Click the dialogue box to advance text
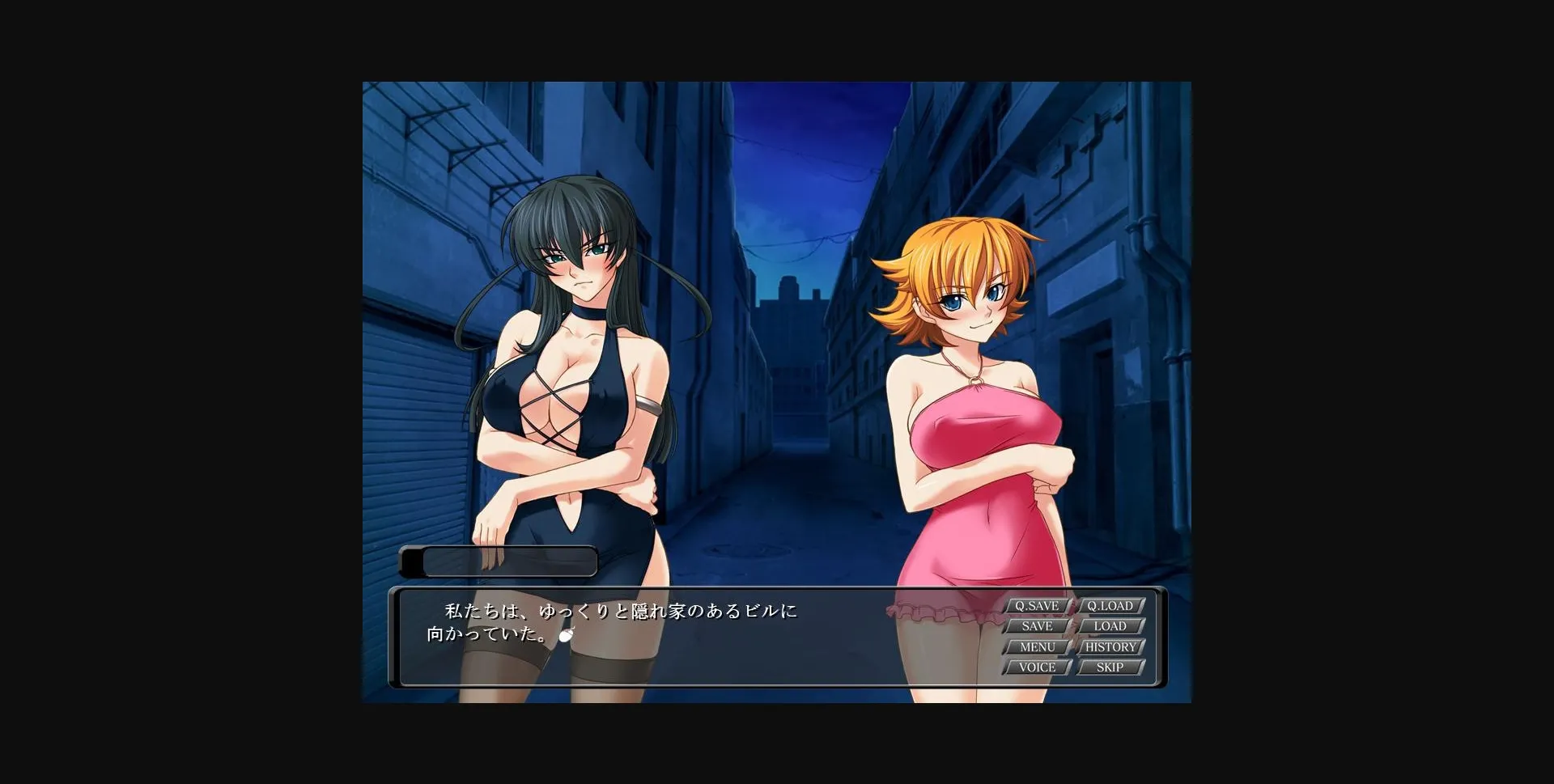This screenshot has height=784, width=1554. (x=688, y=639)
